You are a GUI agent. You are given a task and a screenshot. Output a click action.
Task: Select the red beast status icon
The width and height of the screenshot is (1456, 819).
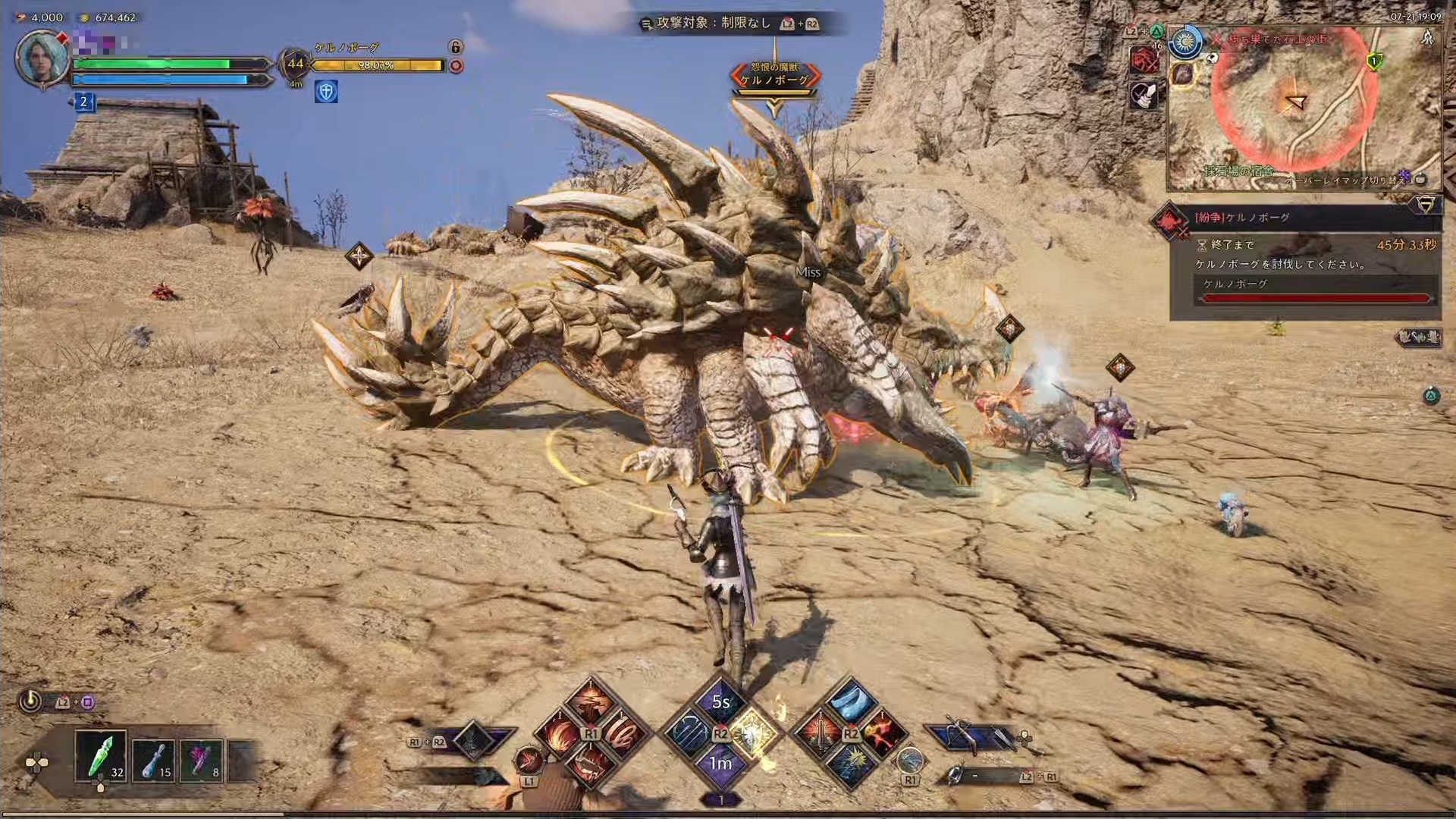[x=1143, y=61]
